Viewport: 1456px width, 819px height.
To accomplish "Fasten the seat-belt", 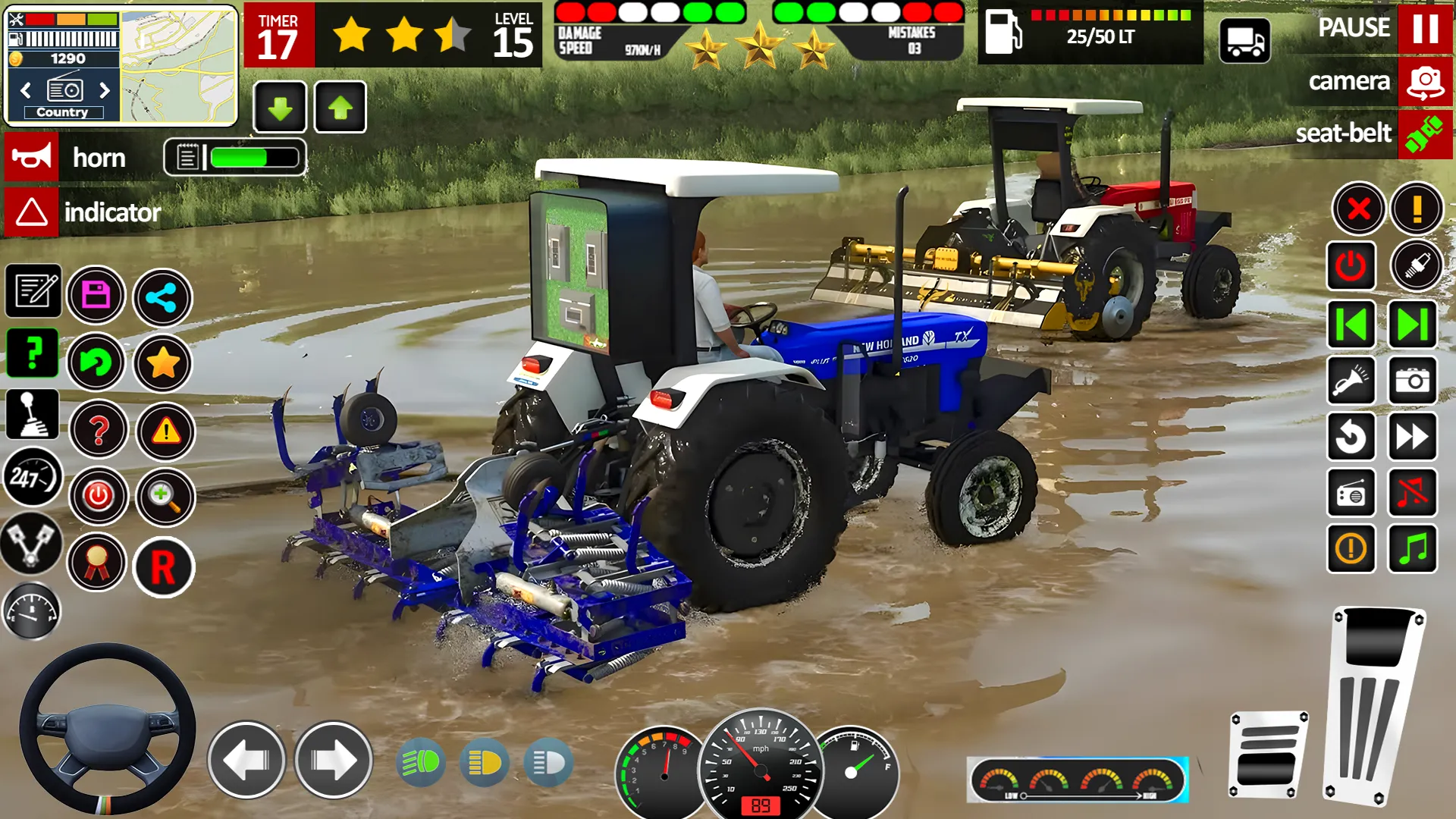I will click(1424, 134).
